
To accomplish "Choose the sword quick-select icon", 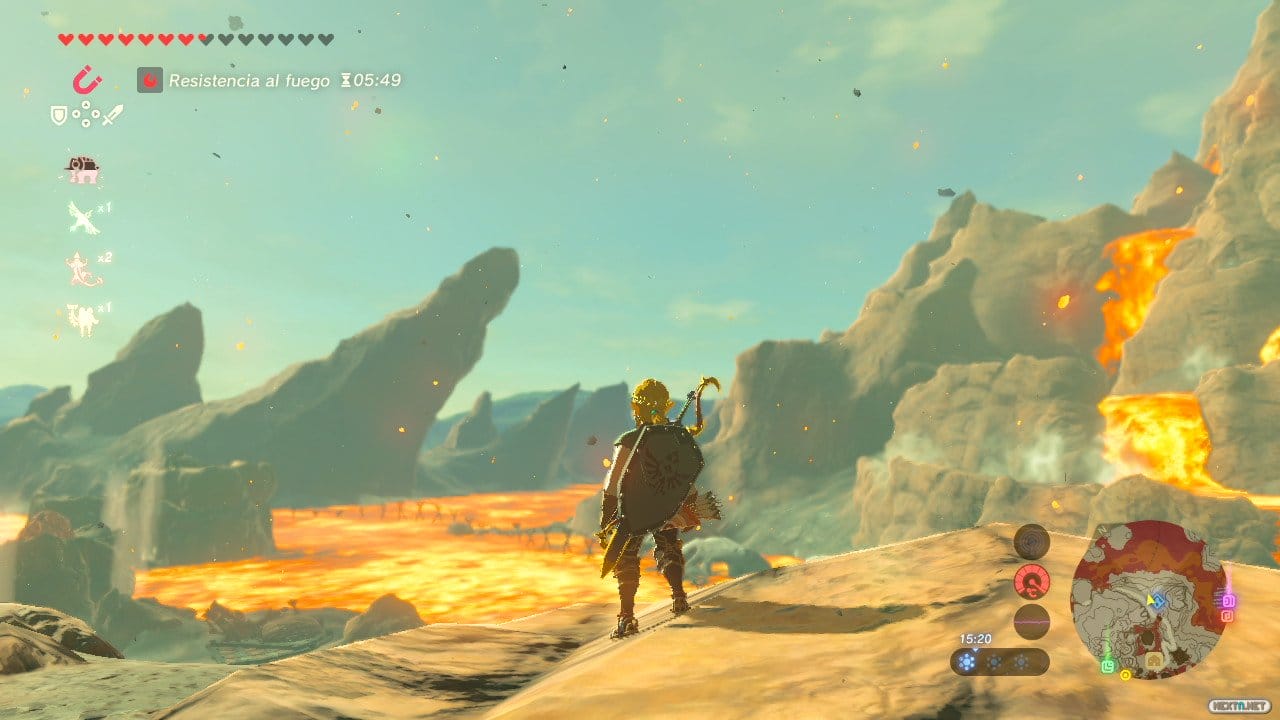I will point(112,115).
